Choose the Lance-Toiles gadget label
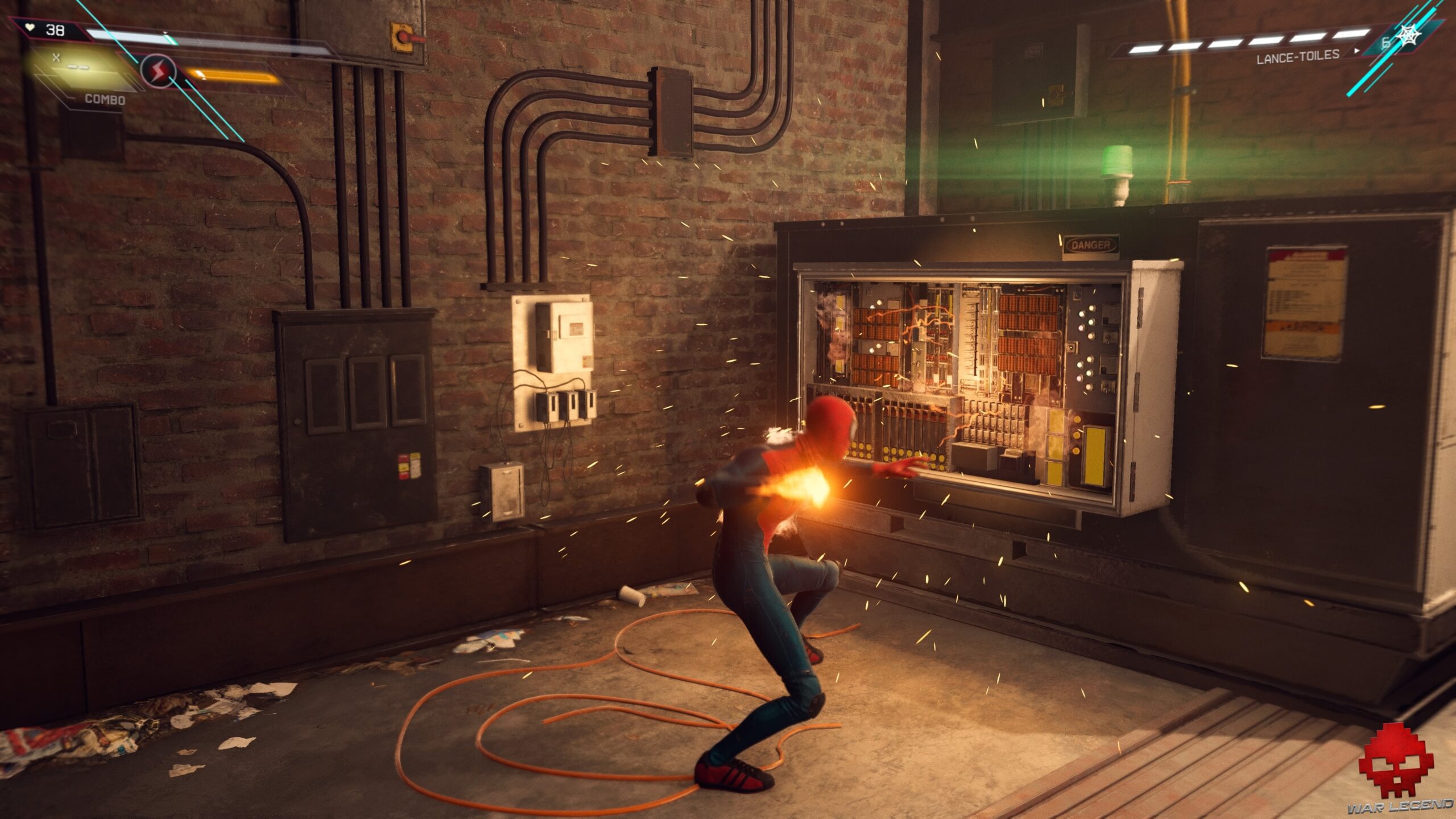 1297,56
